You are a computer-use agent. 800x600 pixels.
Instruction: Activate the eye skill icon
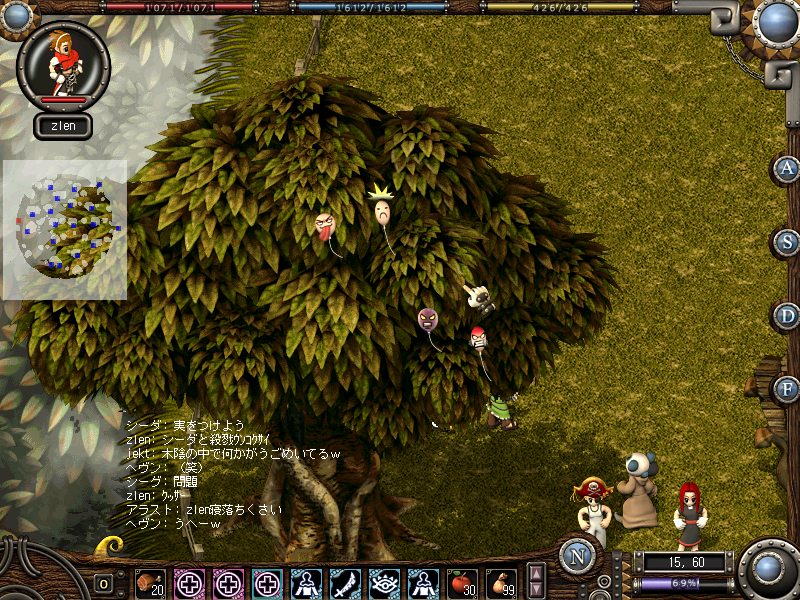383,582
